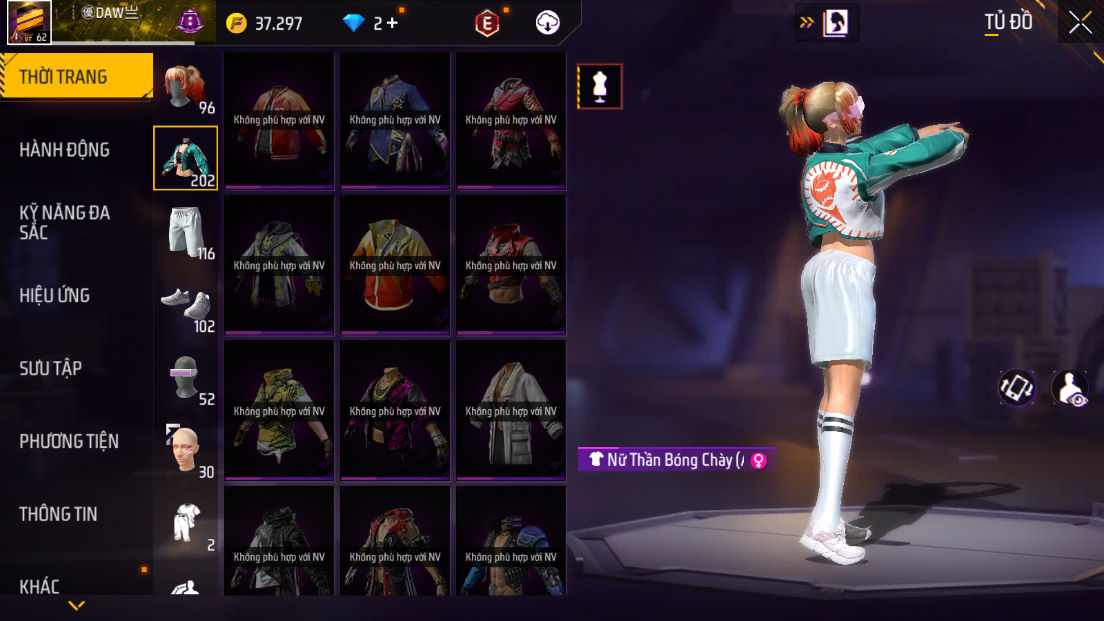This screenshot has width=1104, height=621.
Task: Add diamonds with the plus button
Action: point(391,23)
